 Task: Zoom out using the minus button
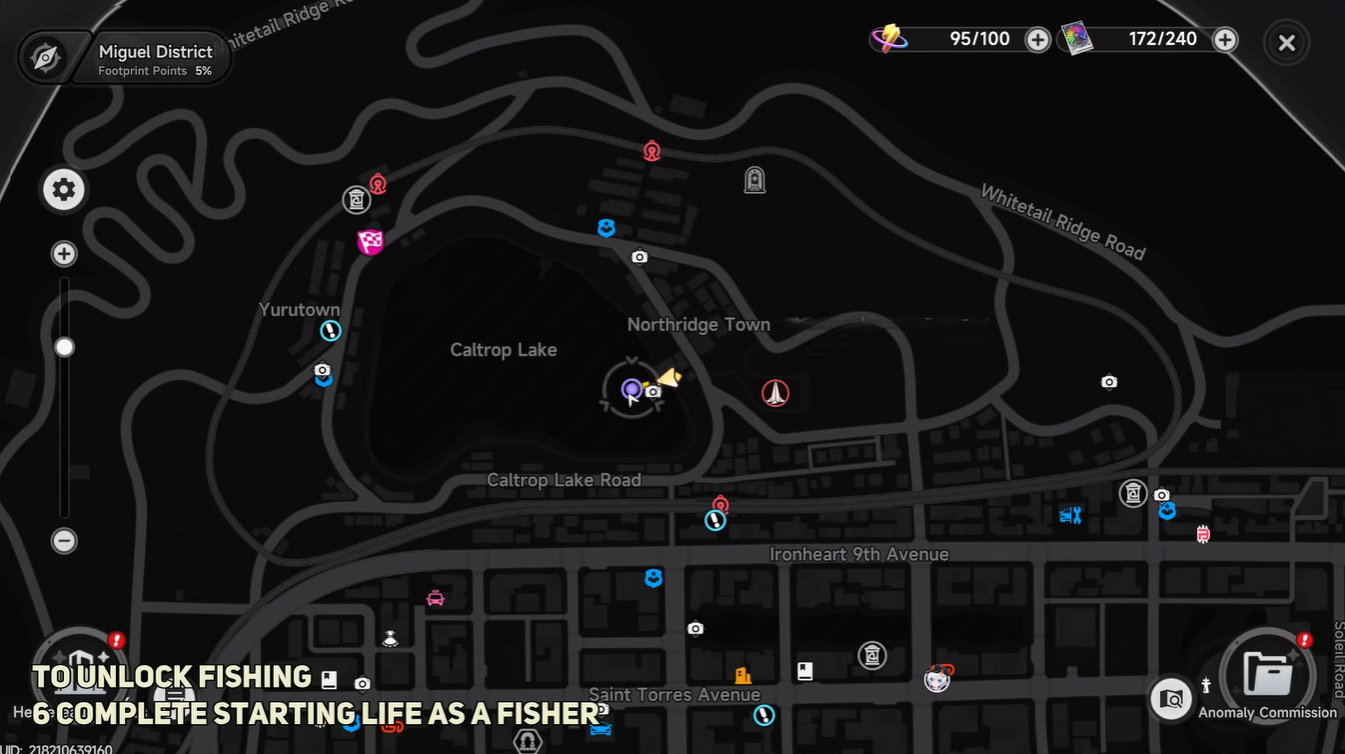[x=63, y=541]
